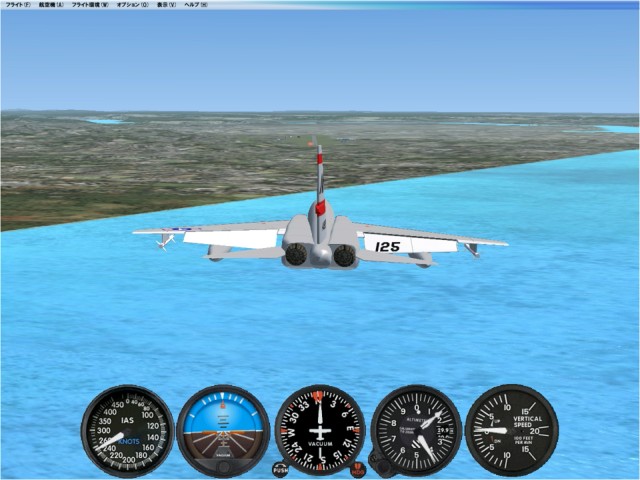Turn the red HDG heading bug knob
Image resolution: width=640 pixels, height=480 pixels.
(x=358, y=469)
